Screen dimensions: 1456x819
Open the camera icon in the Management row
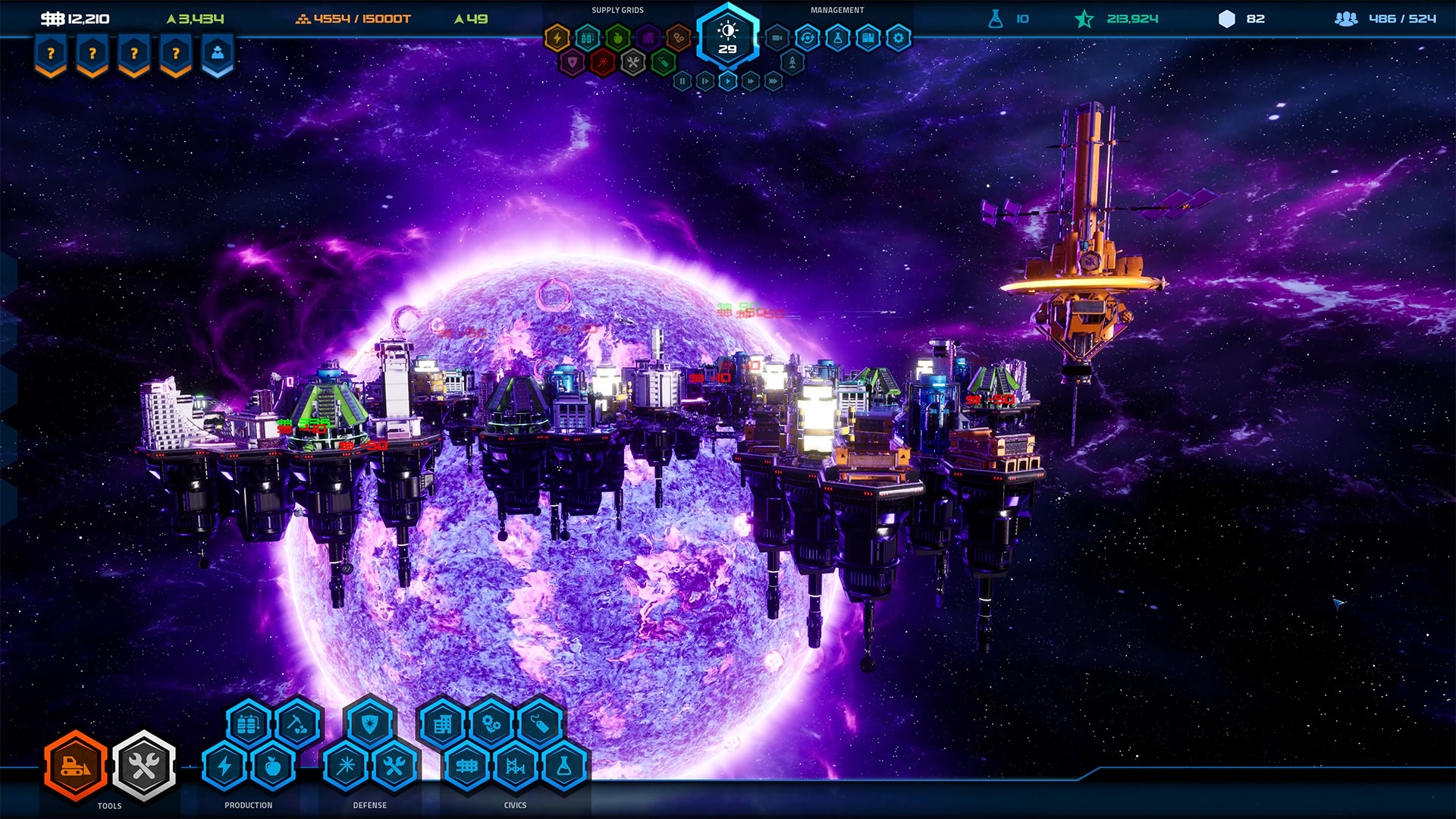(x=777, y=36)
